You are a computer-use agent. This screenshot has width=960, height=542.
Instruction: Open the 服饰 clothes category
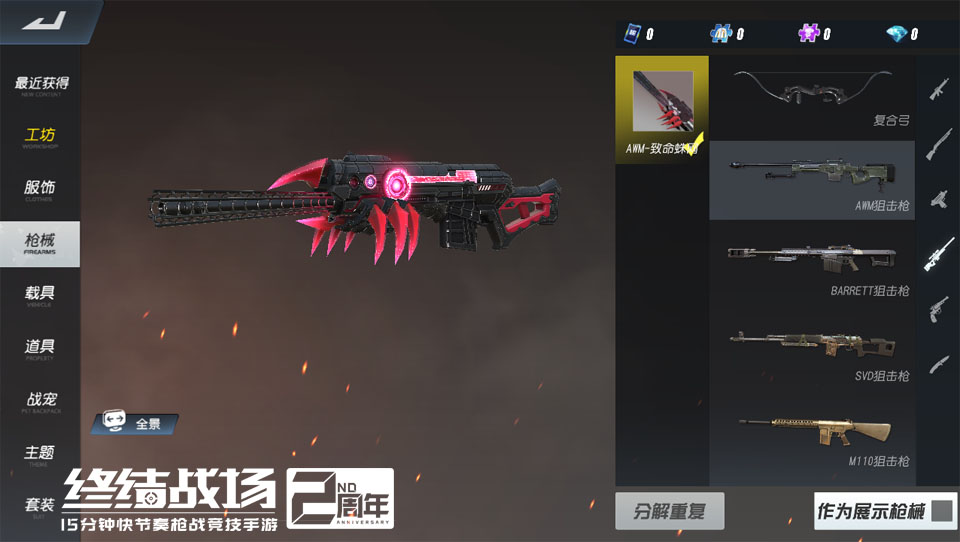41,189
